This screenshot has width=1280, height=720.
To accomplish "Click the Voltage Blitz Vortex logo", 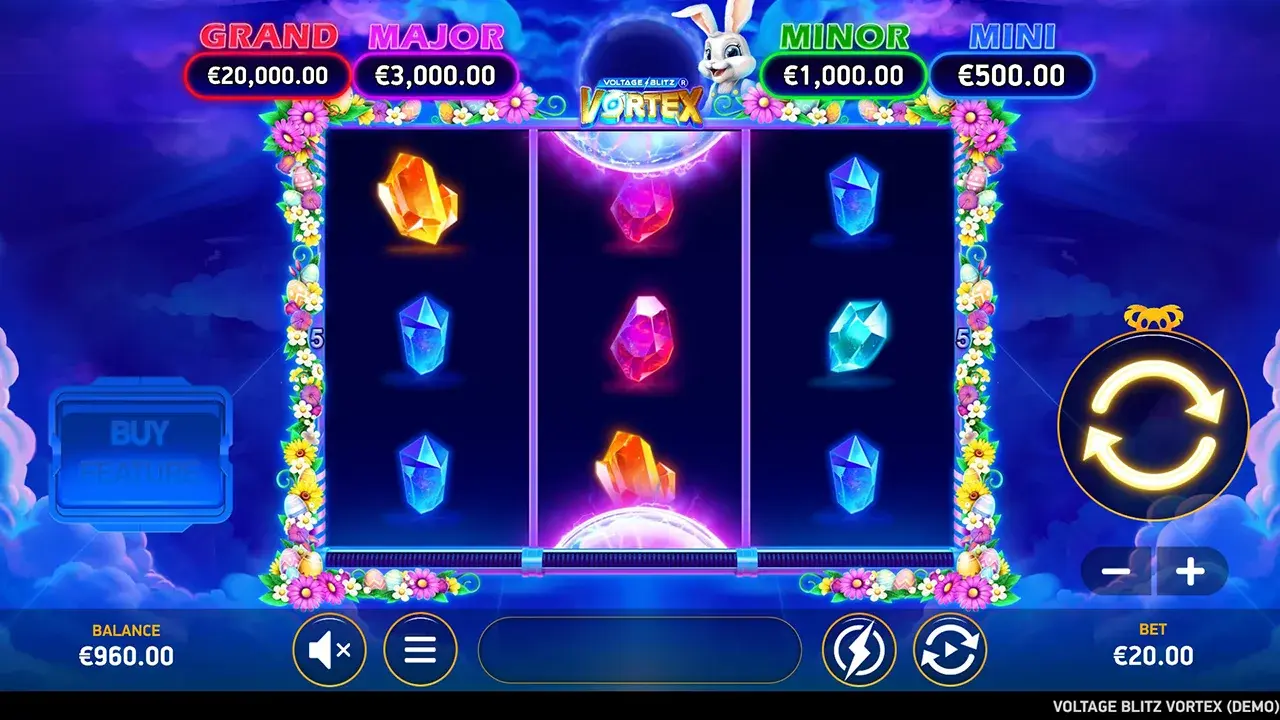I will (644, 100).
